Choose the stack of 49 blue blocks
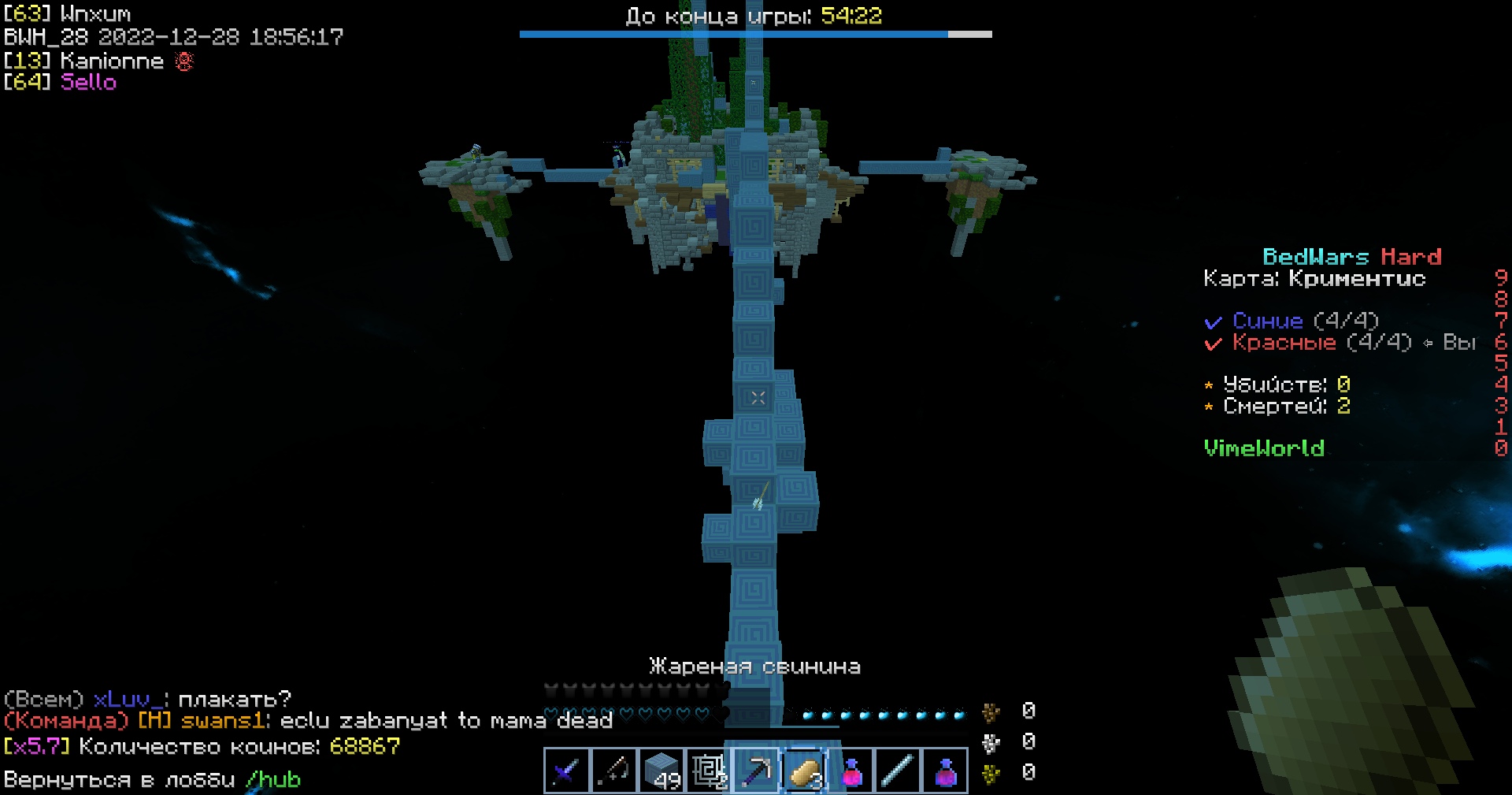This screenshot has width=1512, height=795. 661,771
